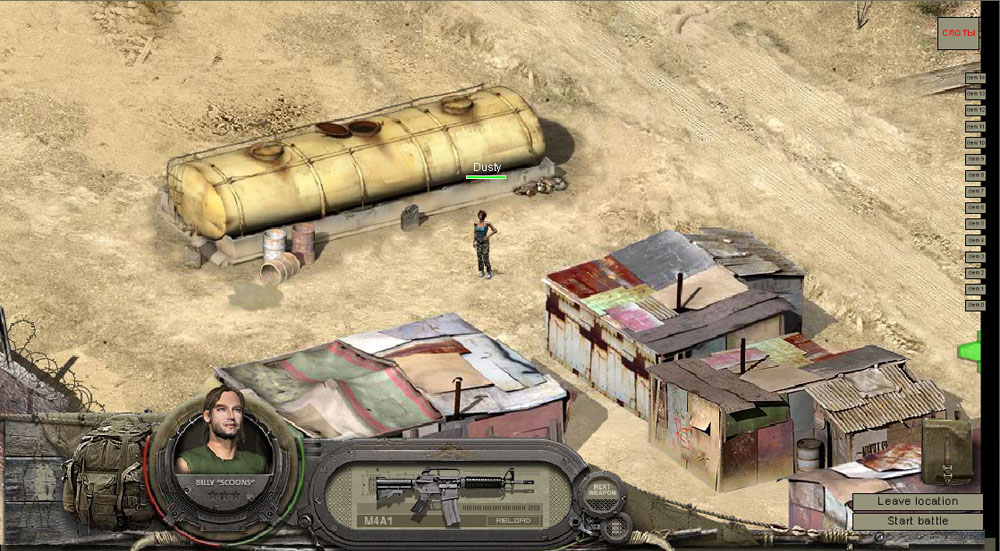Pick the "item 7" slot button
Screen dimensions: 1000x551
coord(975,192)
